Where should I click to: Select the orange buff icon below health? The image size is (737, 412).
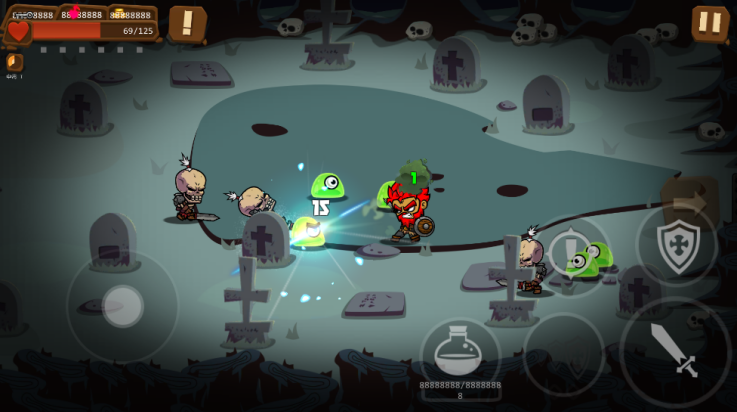coord(14,62)
